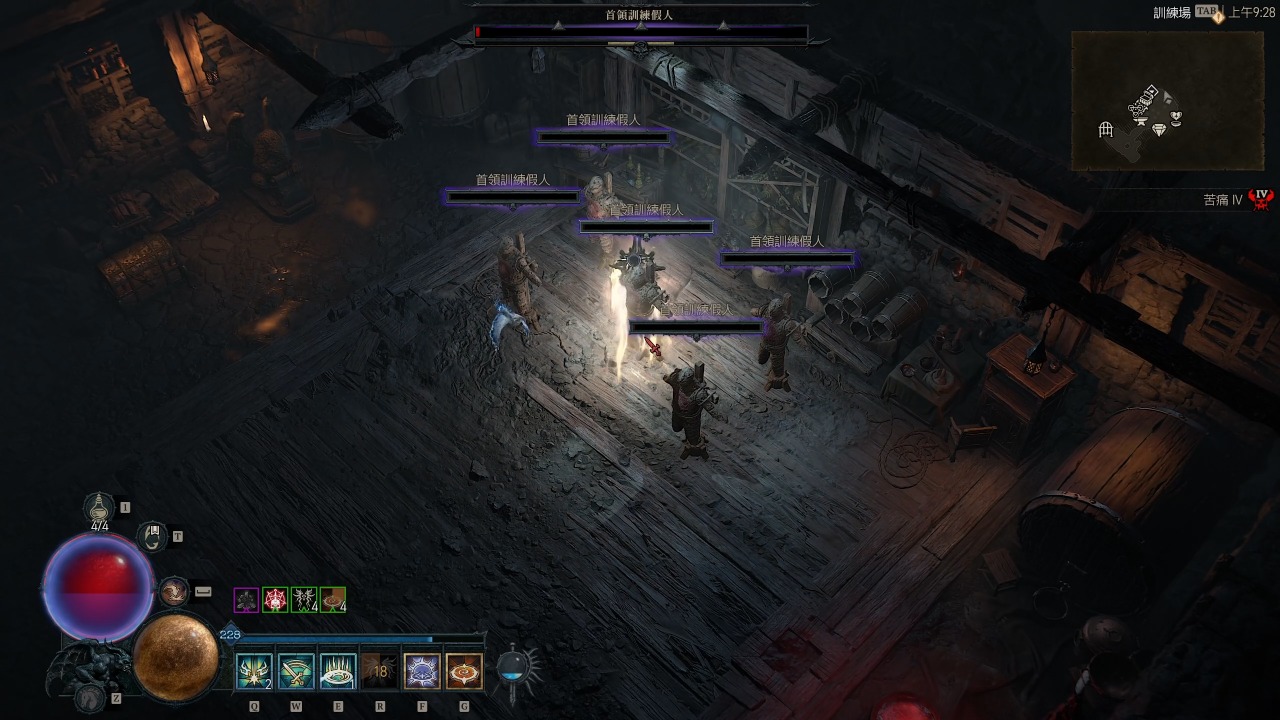Open the town portal bookmark icon
Screen dimensions: 1280x720
coord(152,536)
